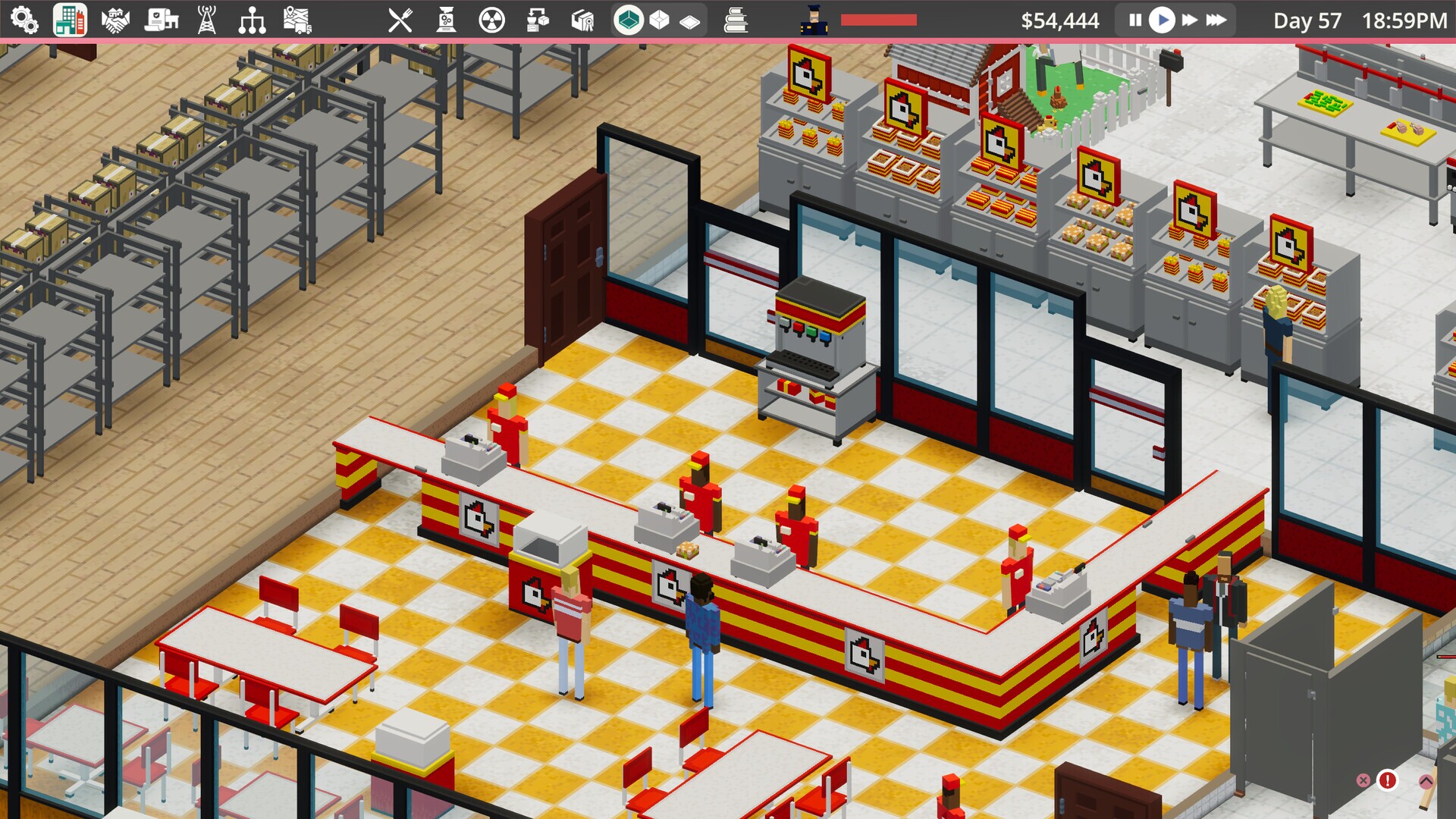Open the red exclamation alert notification
This screenshot has width=1456, height=819.
click(x=1389, y=780)
